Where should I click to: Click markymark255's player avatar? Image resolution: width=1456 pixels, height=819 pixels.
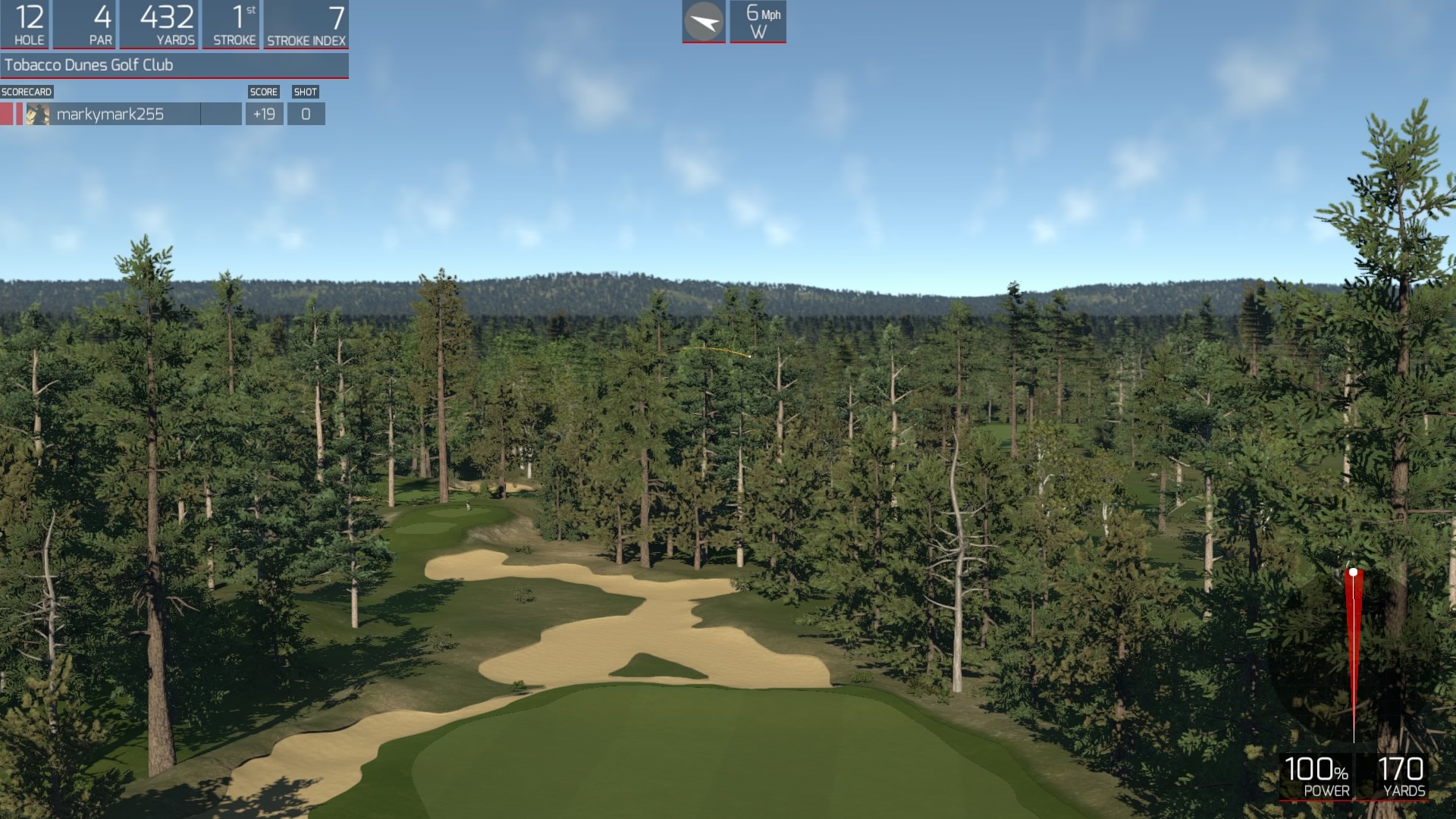(x=36, y=115)
